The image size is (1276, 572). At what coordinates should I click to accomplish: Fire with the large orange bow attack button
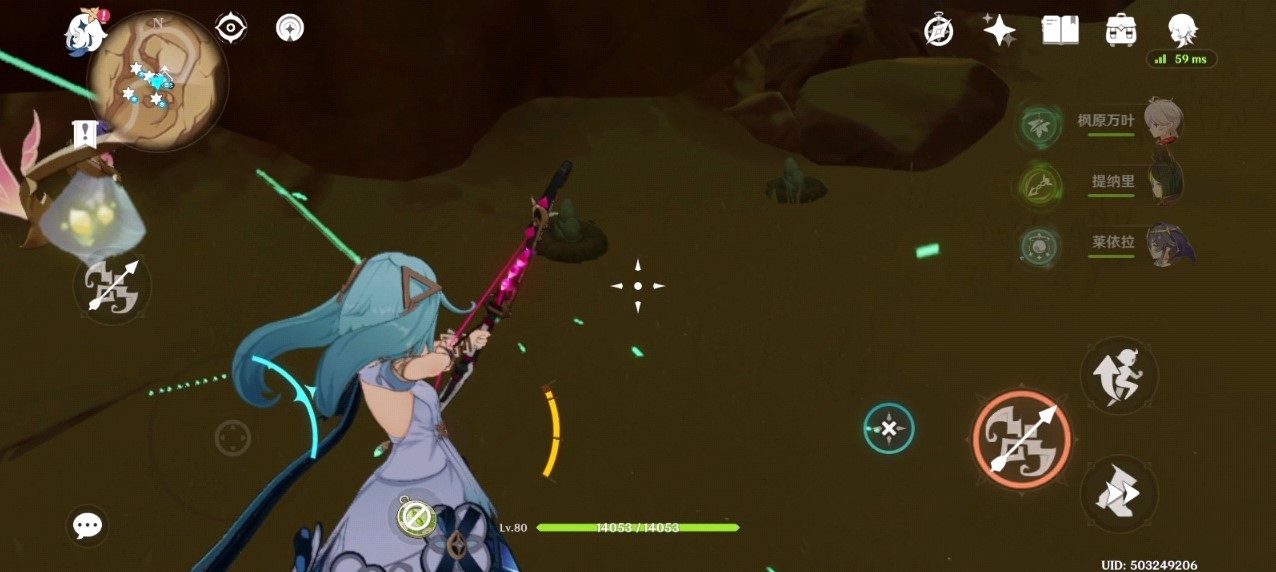pos(1021,439)
